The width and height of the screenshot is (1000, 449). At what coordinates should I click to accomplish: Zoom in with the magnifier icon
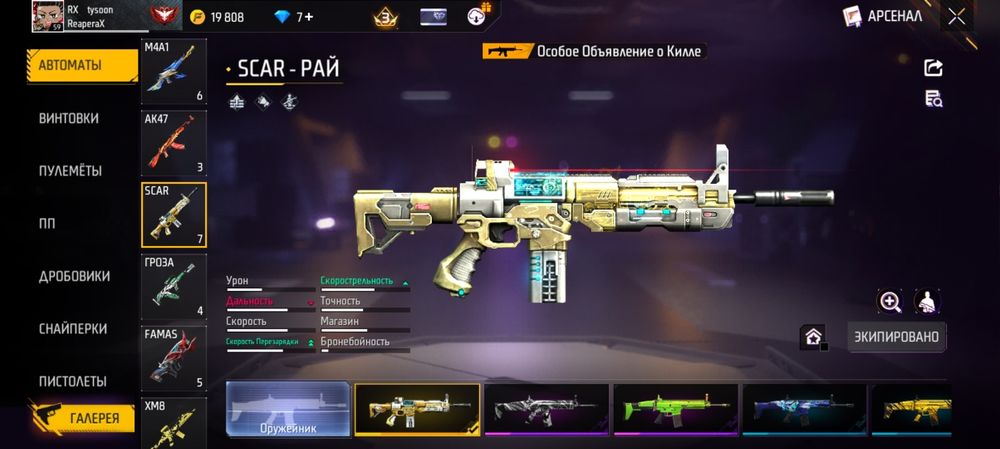(890, 301)
